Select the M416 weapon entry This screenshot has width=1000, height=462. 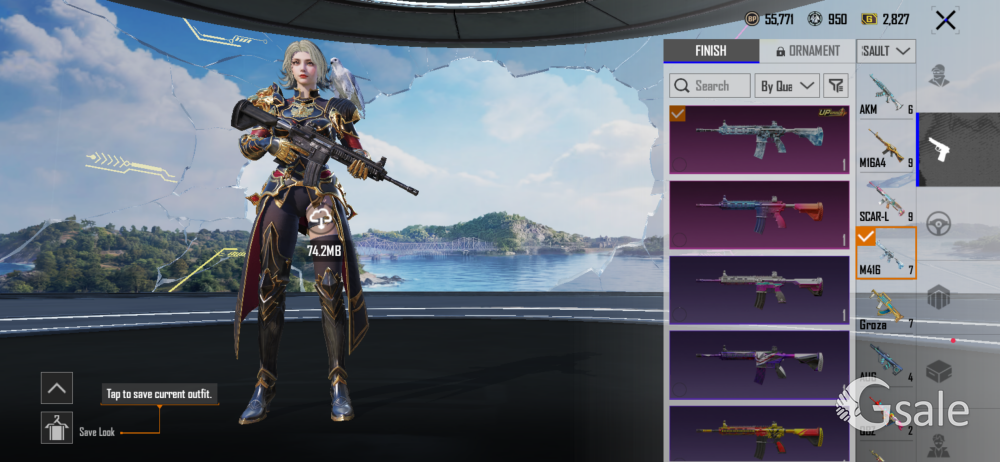pyautogui.click(x=886, y=253)
